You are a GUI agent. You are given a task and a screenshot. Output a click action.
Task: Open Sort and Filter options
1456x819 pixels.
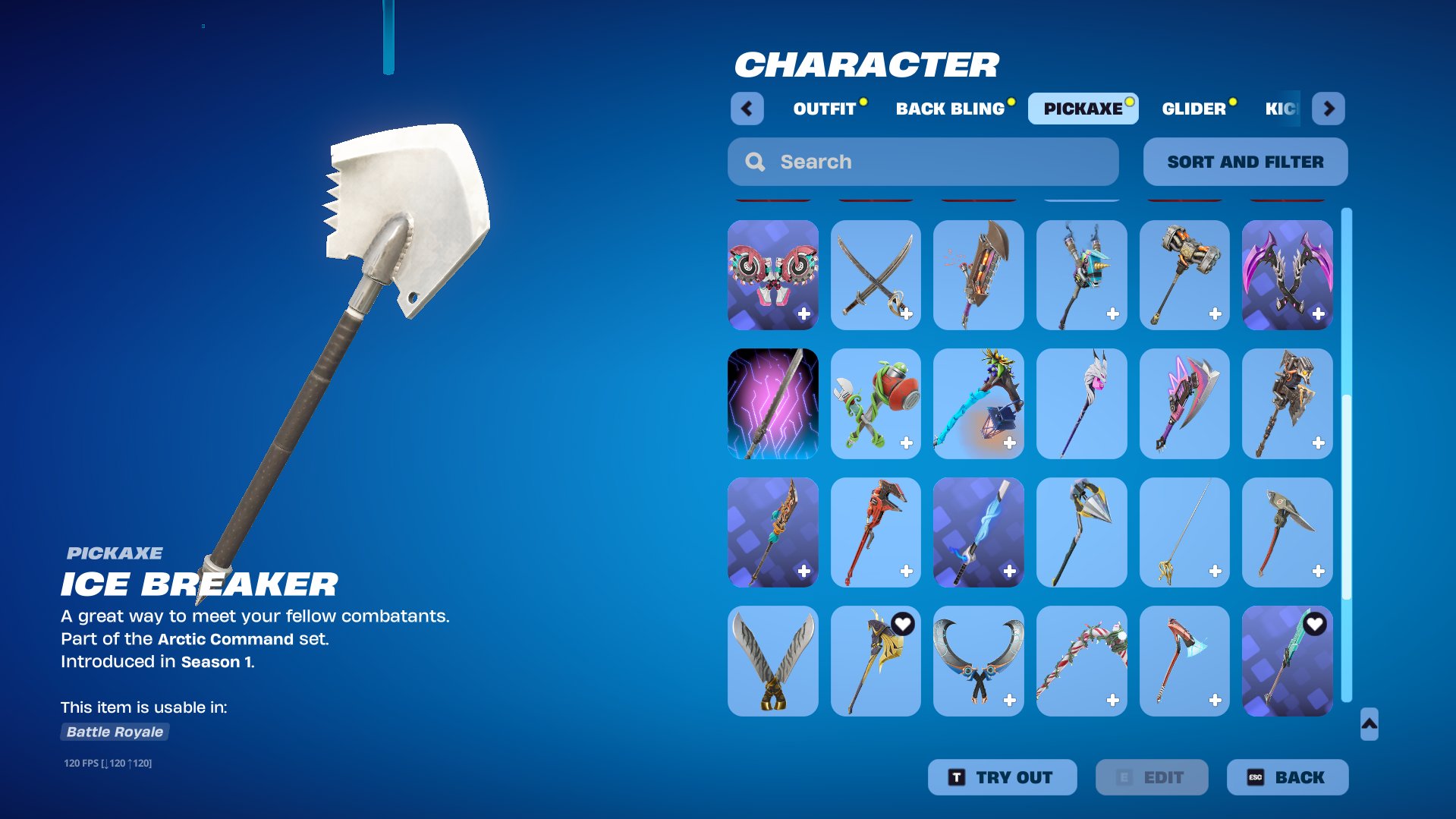[x=1245, y=162]
